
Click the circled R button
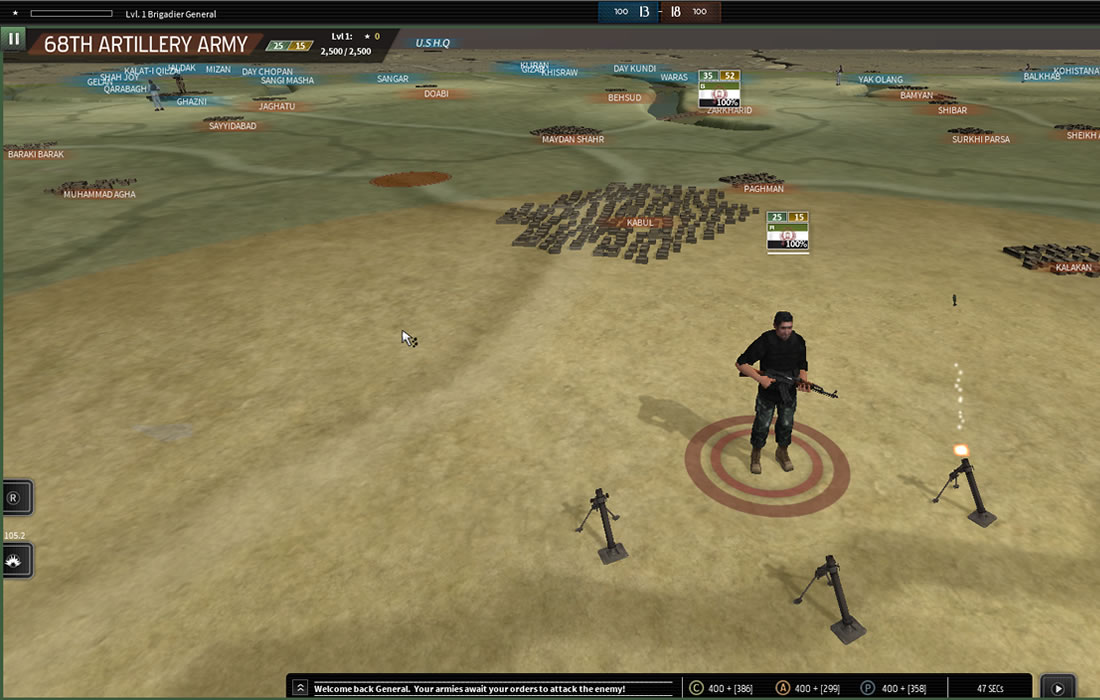click(x=14, y=497)
